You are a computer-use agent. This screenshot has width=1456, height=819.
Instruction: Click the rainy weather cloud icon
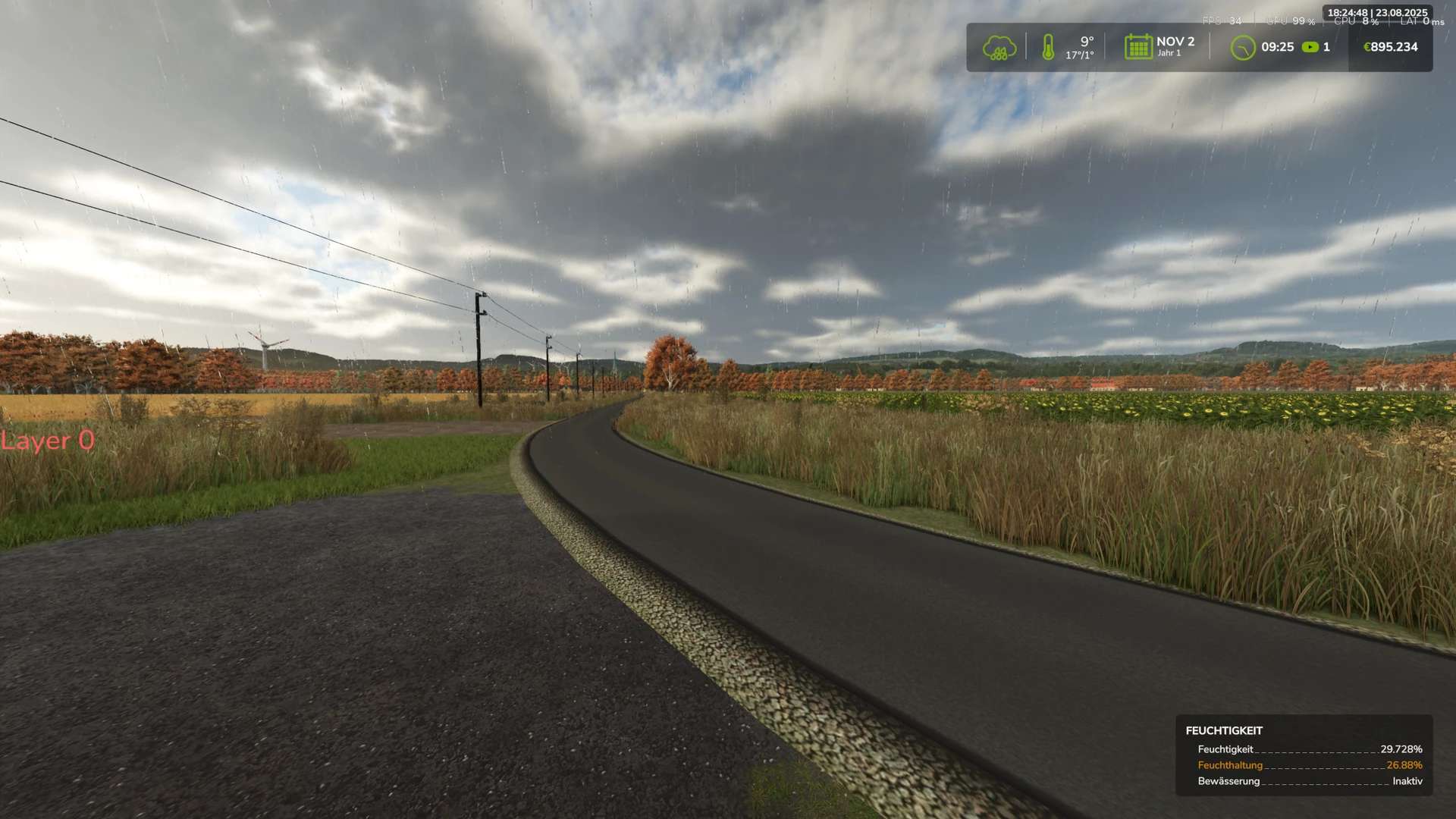(999, 48)
